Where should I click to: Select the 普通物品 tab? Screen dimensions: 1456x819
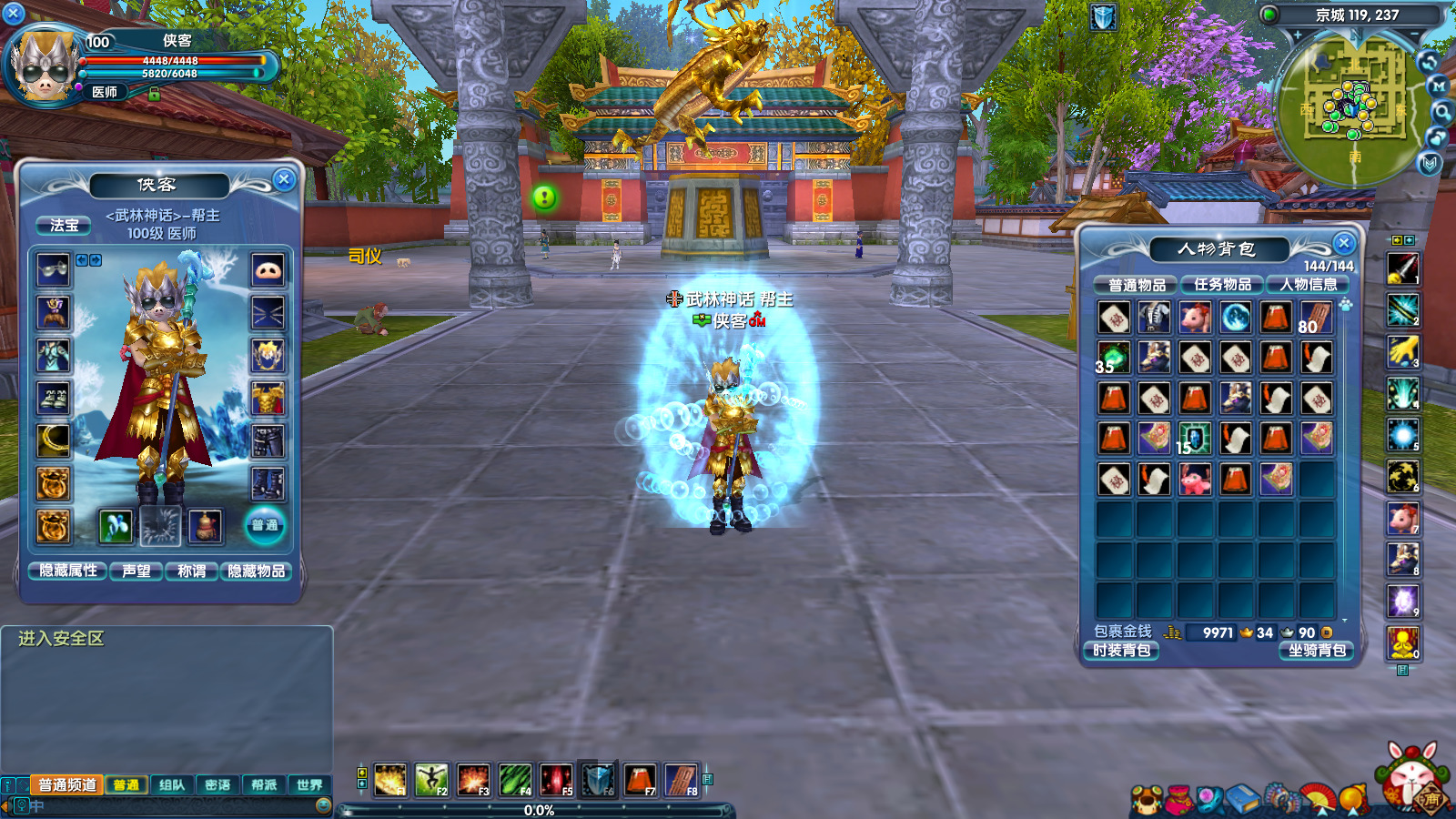point(1137,285)
